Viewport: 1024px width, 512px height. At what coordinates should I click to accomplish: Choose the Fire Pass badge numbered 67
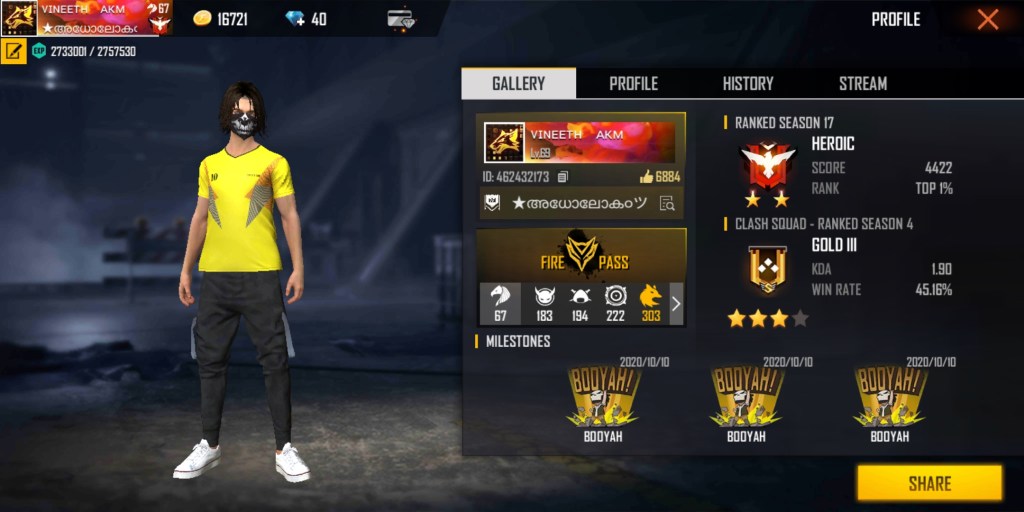[500, 303]
